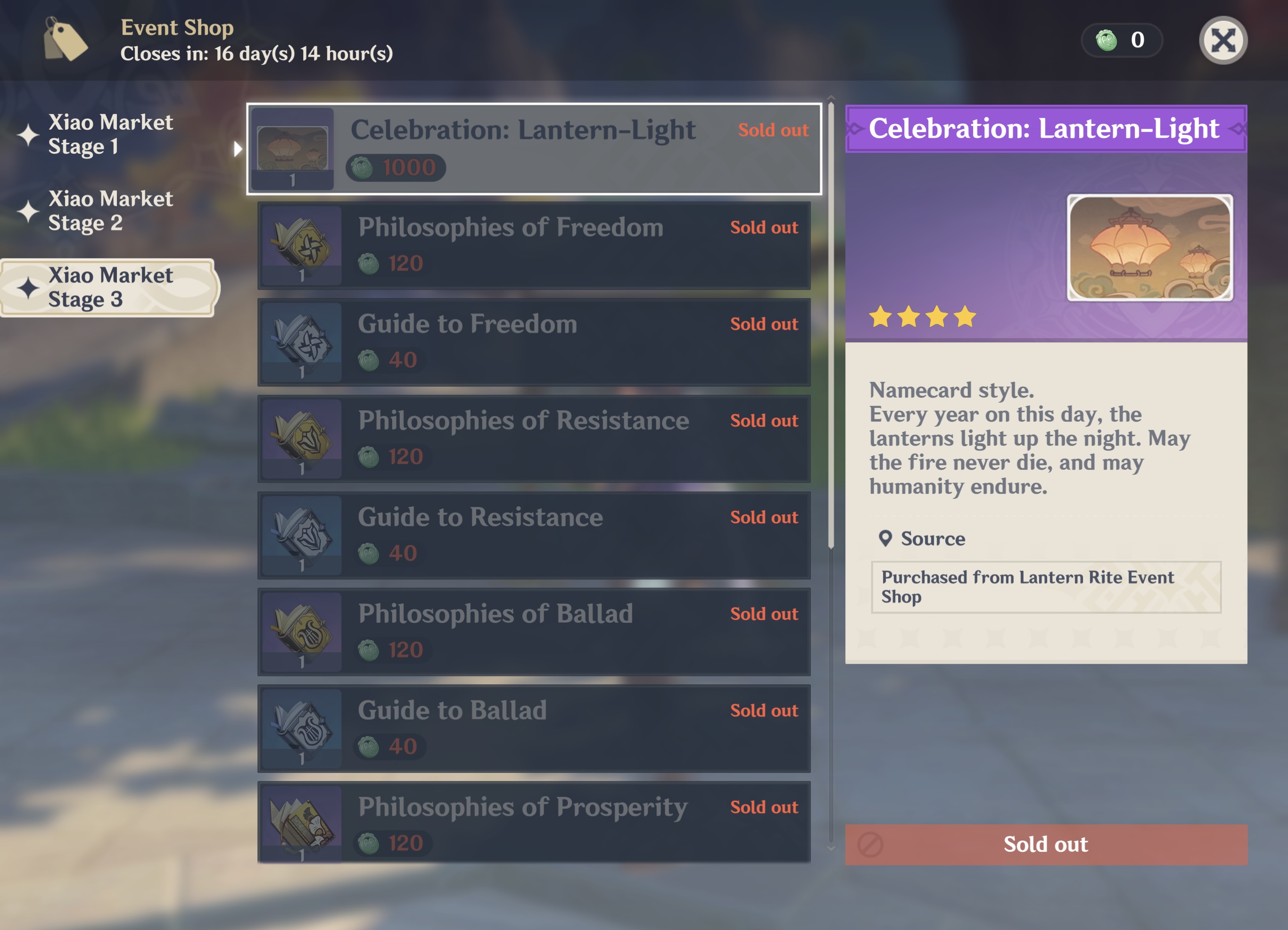Click the event currency counter
The width and height of the screenshot is (1288, 930).
coord(1121,41)
